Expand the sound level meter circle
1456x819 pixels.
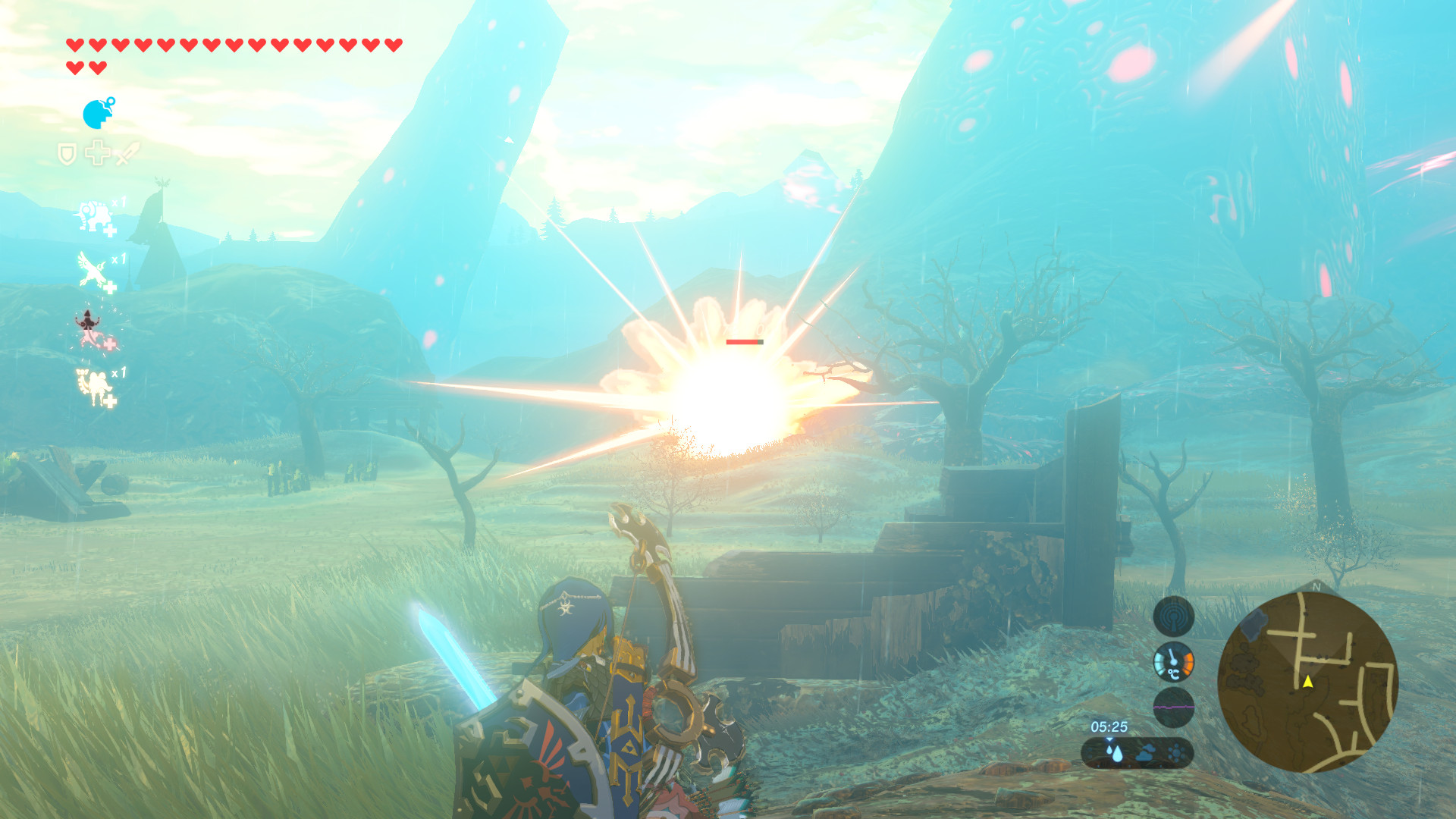[1174, 708]
